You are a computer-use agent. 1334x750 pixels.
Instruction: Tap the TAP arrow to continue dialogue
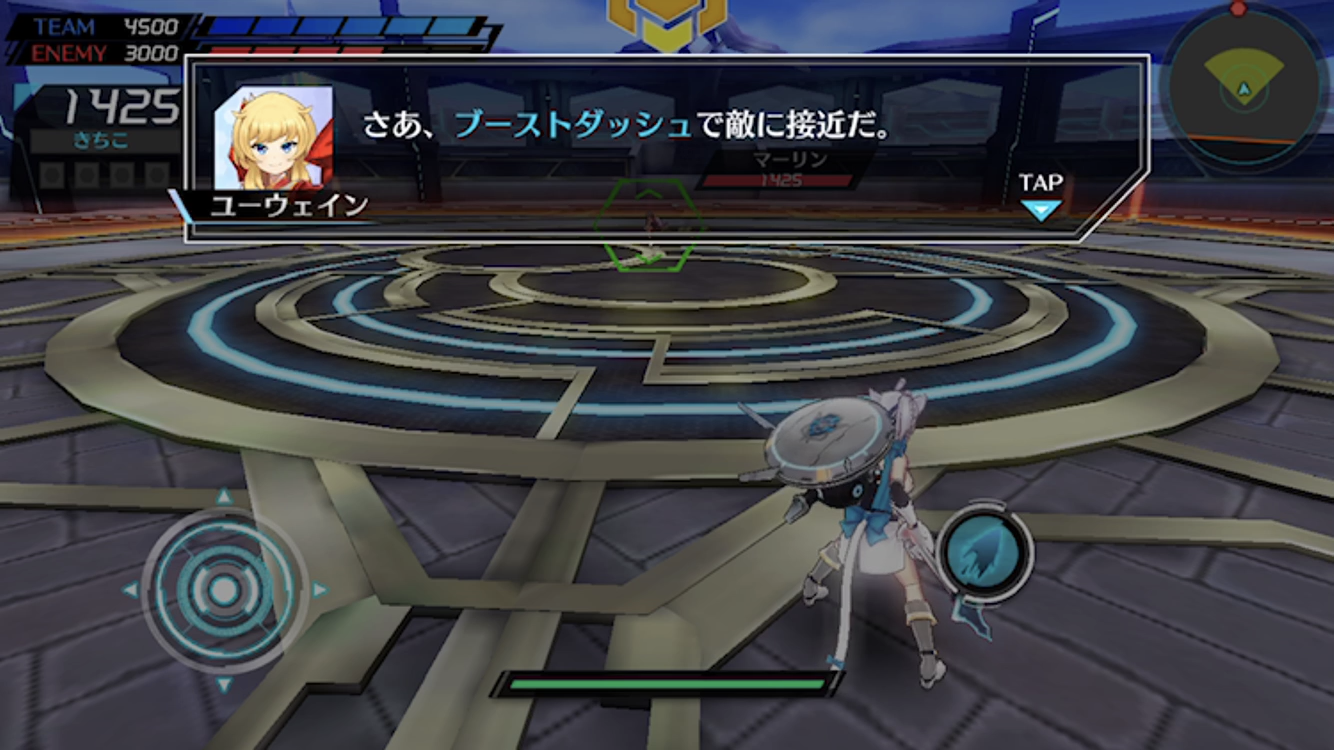1040,209
